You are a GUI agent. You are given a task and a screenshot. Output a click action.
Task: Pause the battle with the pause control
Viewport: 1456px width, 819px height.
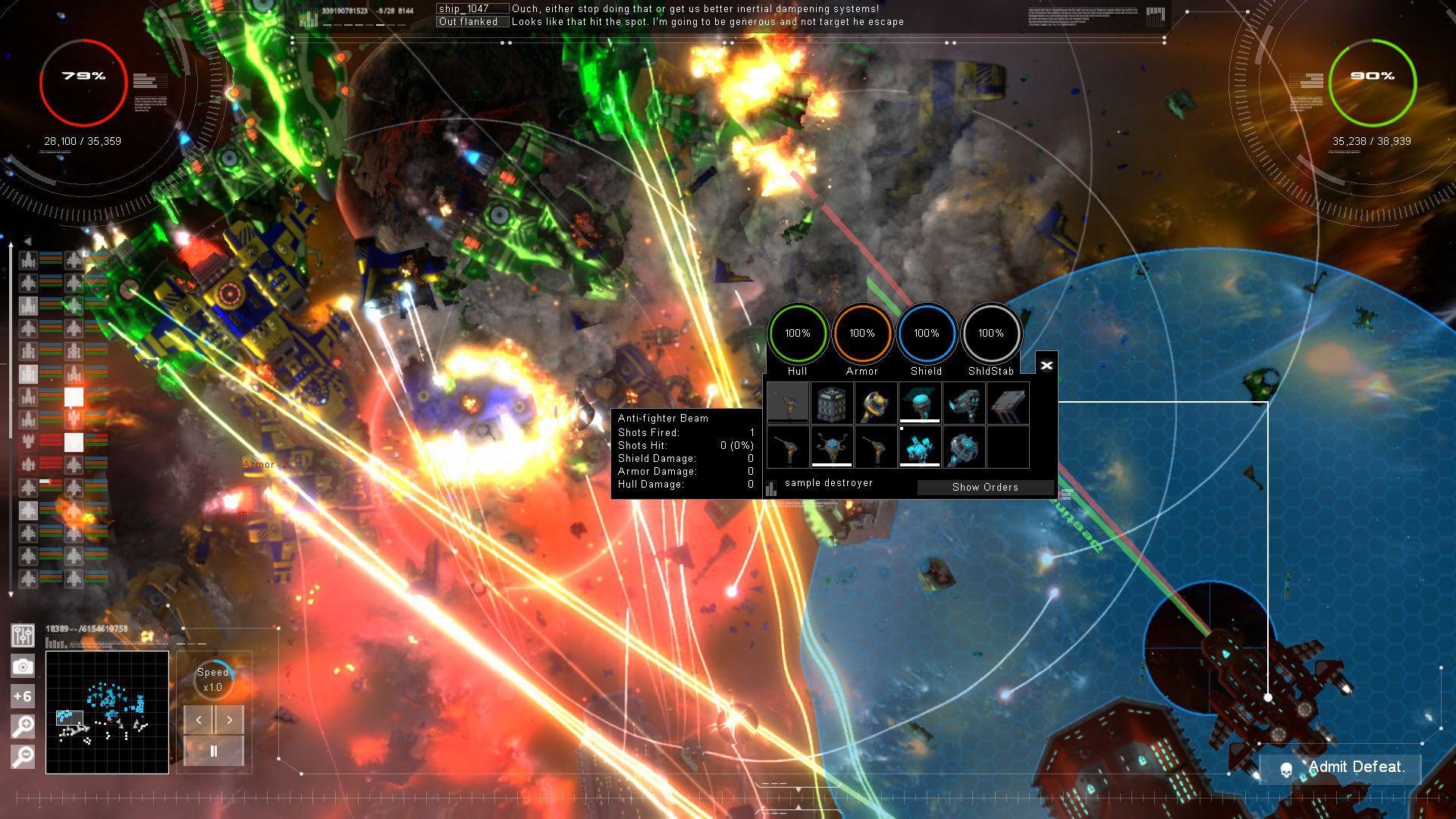(213, 750)
